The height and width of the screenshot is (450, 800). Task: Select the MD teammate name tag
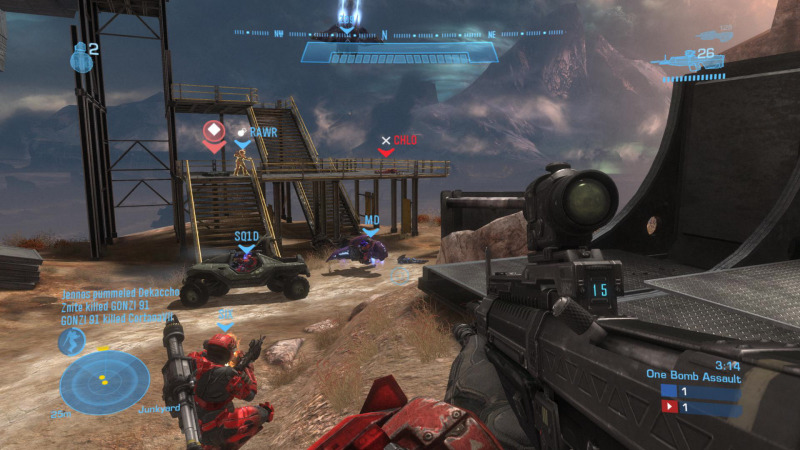[x=371, y=221]
